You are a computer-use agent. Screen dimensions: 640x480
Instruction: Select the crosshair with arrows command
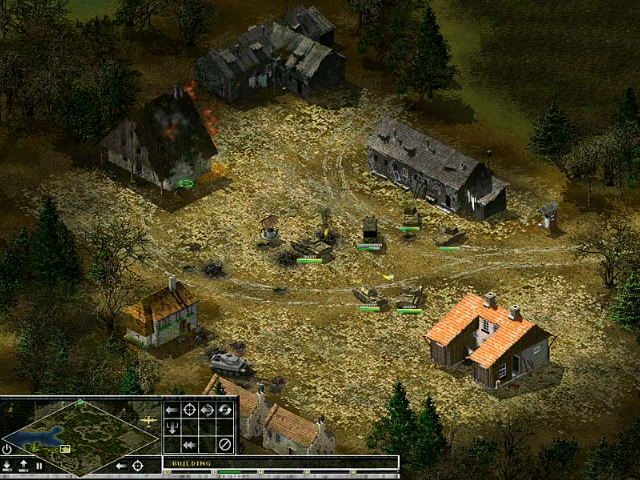click(207, 410)
